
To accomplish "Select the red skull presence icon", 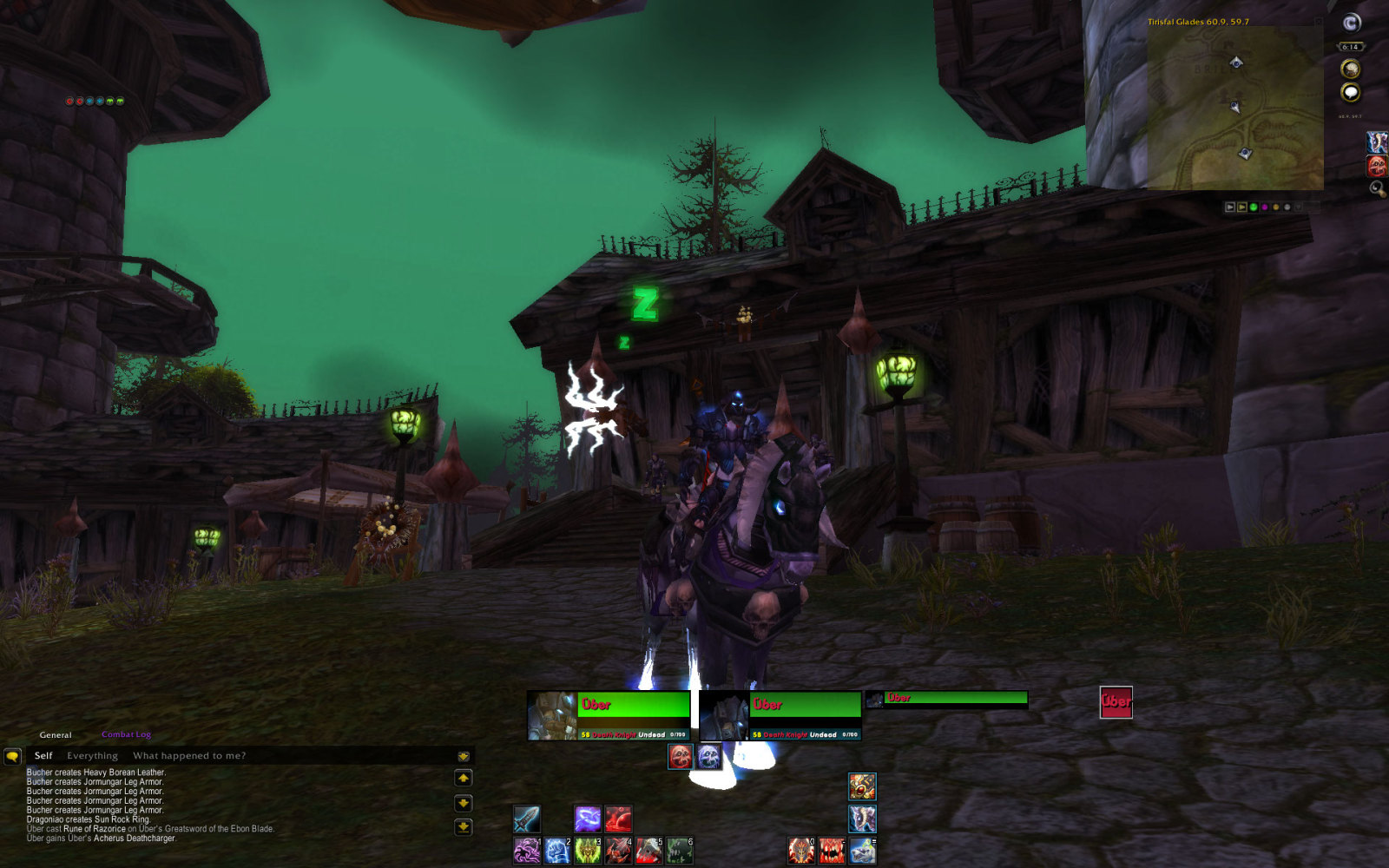I will tap(681, 756).
